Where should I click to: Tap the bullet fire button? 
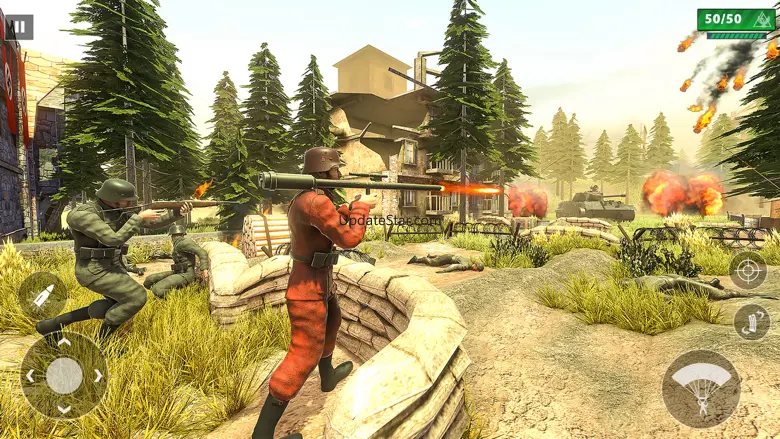(x=43, y=296)
